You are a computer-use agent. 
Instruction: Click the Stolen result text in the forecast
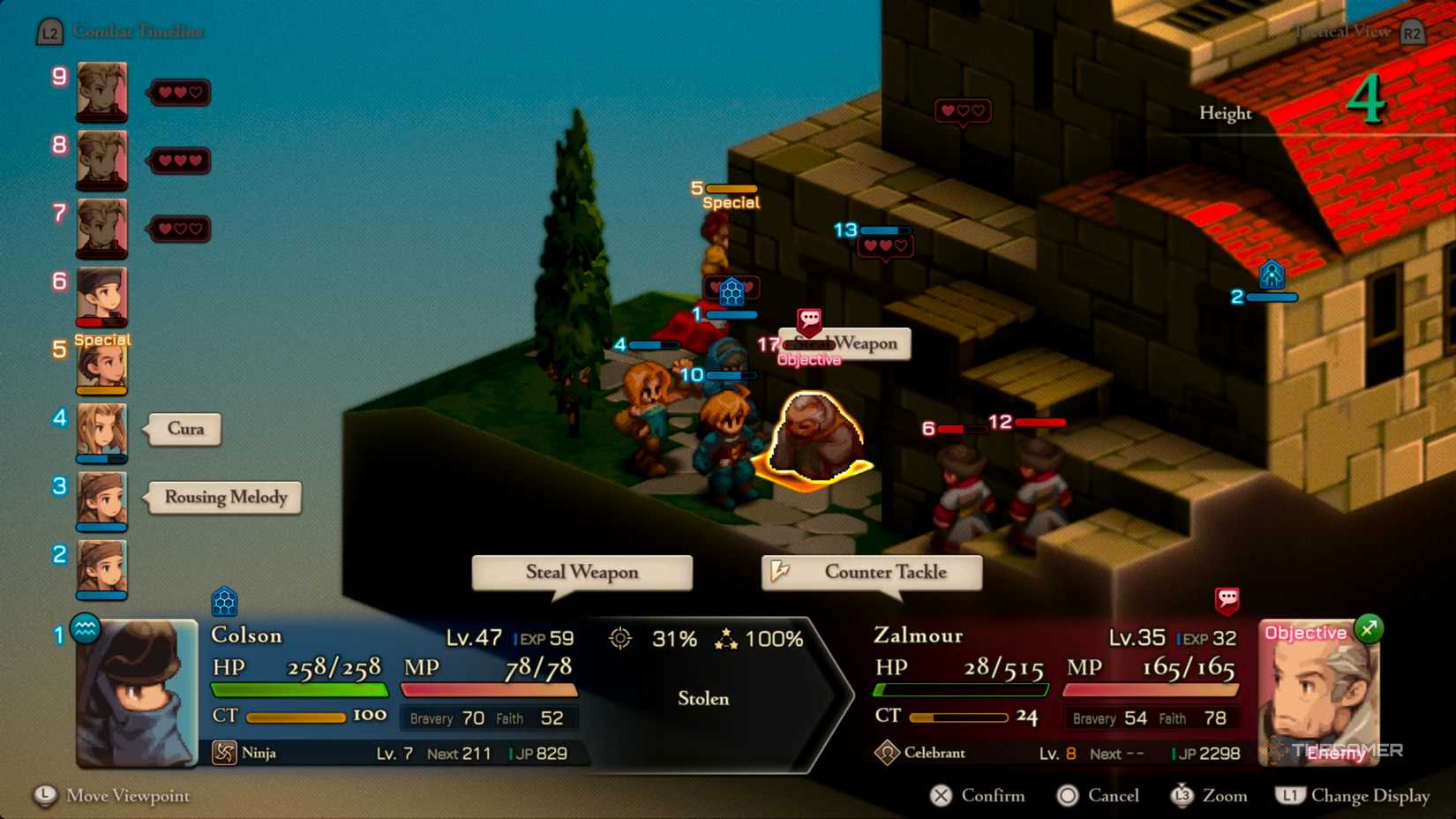click(703, 698)
